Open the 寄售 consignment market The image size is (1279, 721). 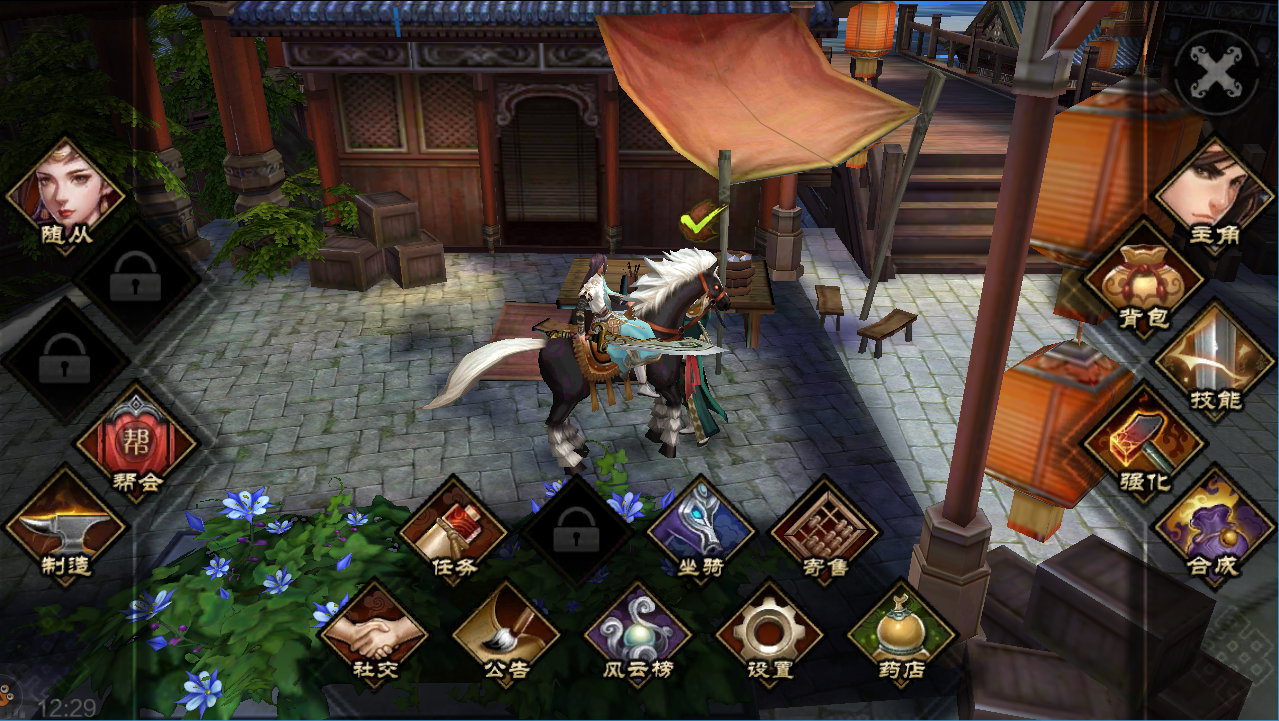824,529
